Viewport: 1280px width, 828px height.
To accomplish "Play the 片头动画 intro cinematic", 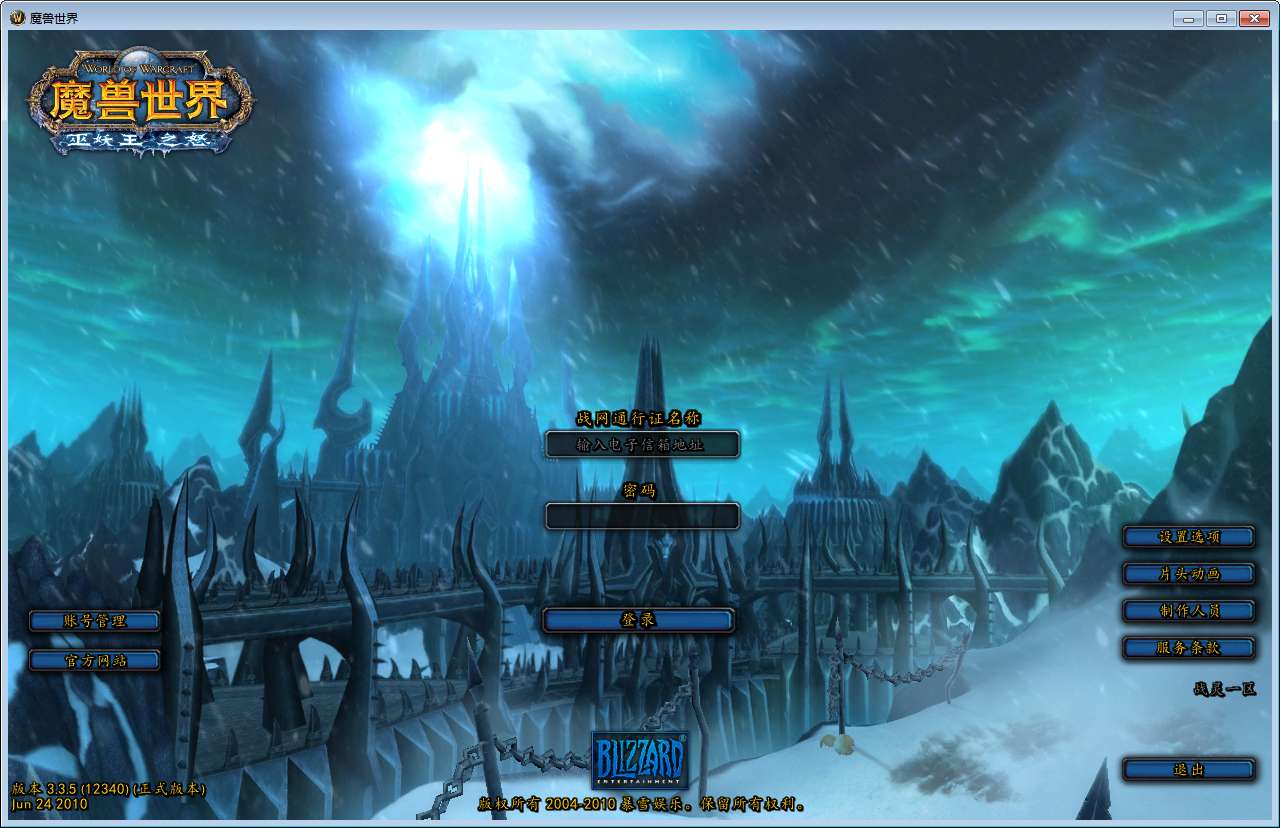I will coord(1189,574).
